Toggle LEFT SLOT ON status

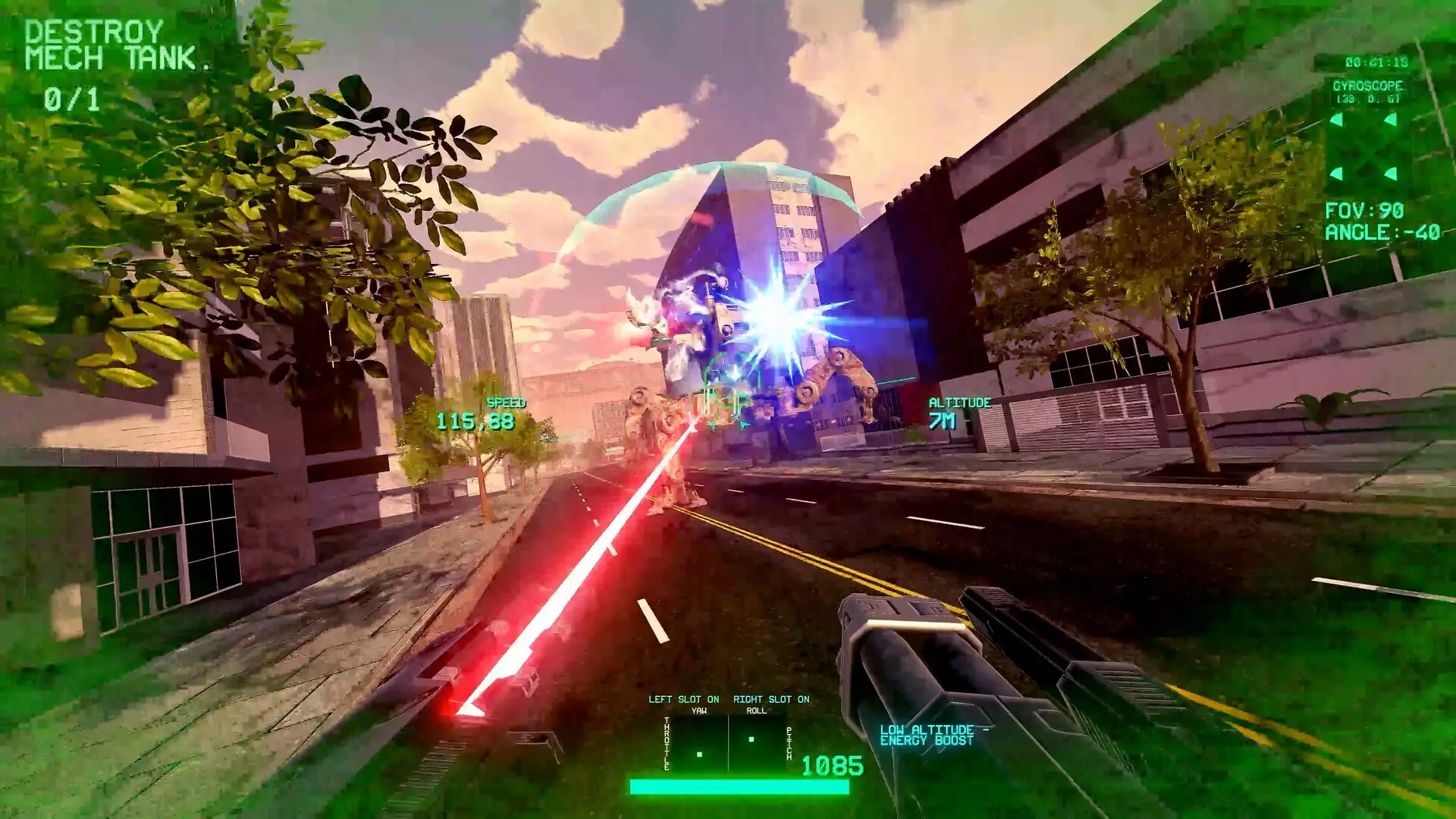pos(683,699)
